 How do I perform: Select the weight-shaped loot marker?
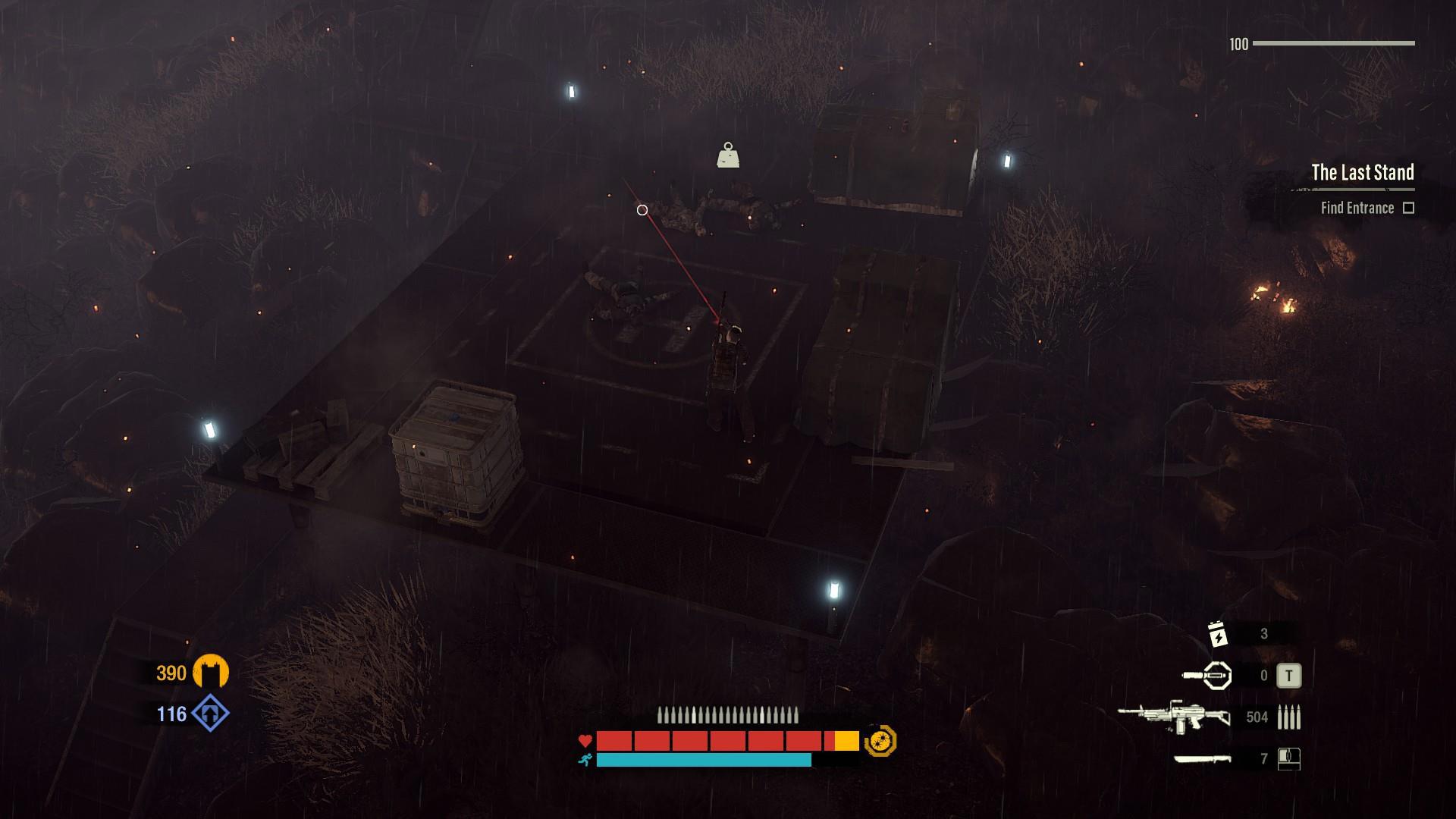click(728, 155)
